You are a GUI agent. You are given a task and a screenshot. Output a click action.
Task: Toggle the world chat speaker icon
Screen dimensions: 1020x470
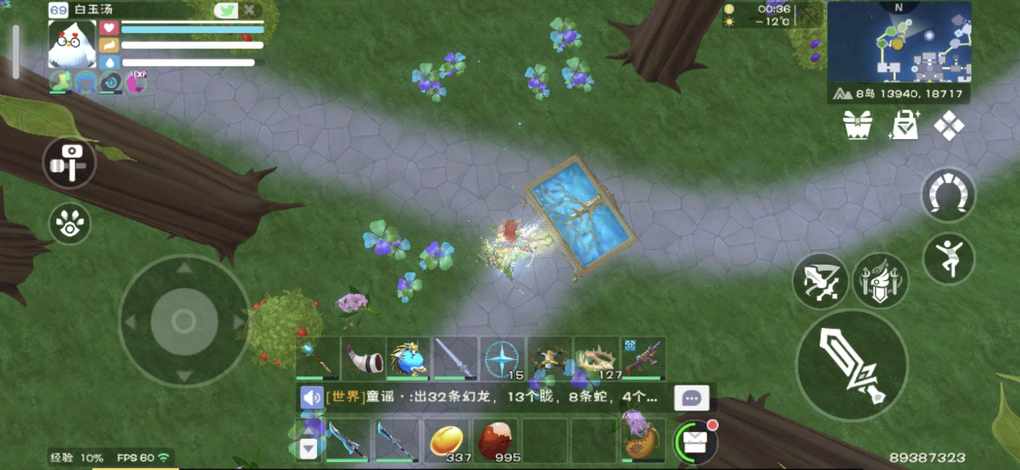pos(311,397)
